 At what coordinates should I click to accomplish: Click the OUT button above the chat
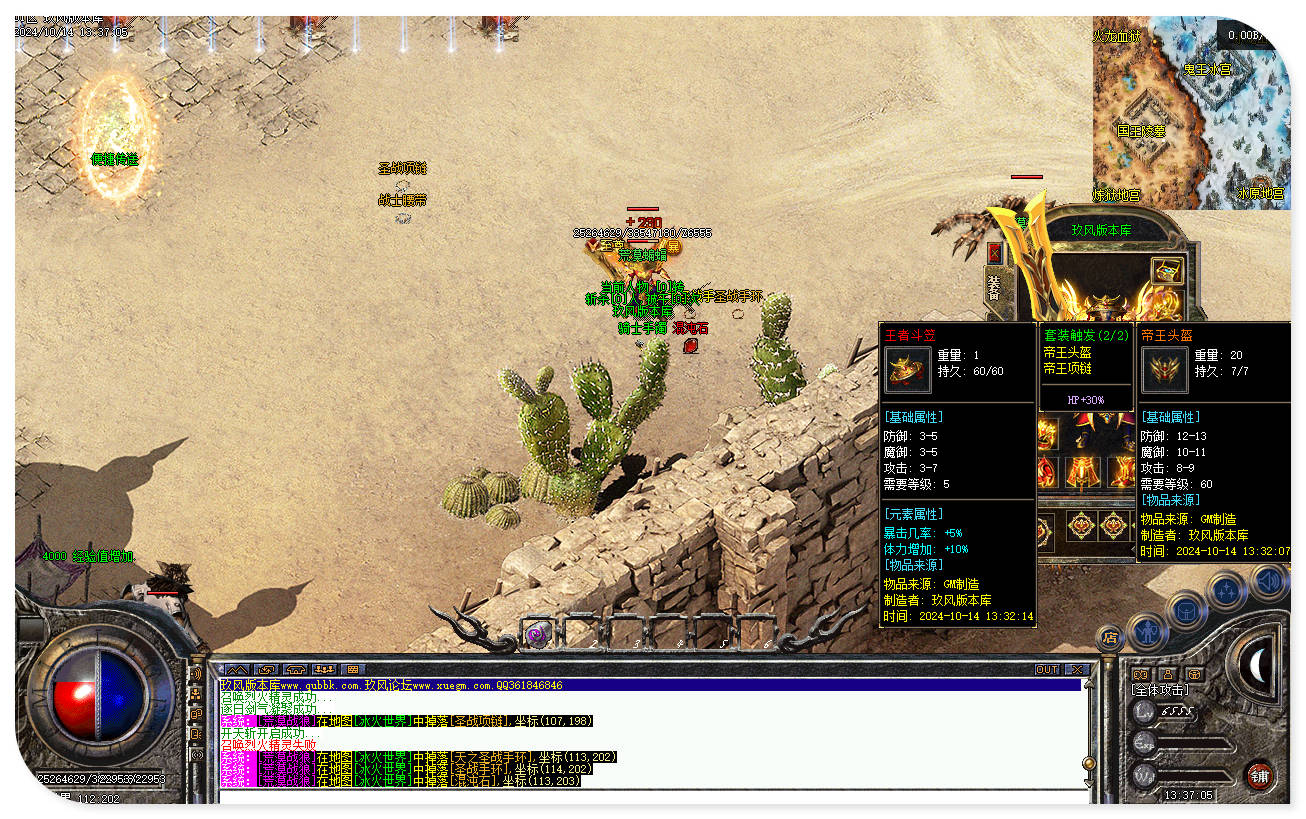[1047, 669]
